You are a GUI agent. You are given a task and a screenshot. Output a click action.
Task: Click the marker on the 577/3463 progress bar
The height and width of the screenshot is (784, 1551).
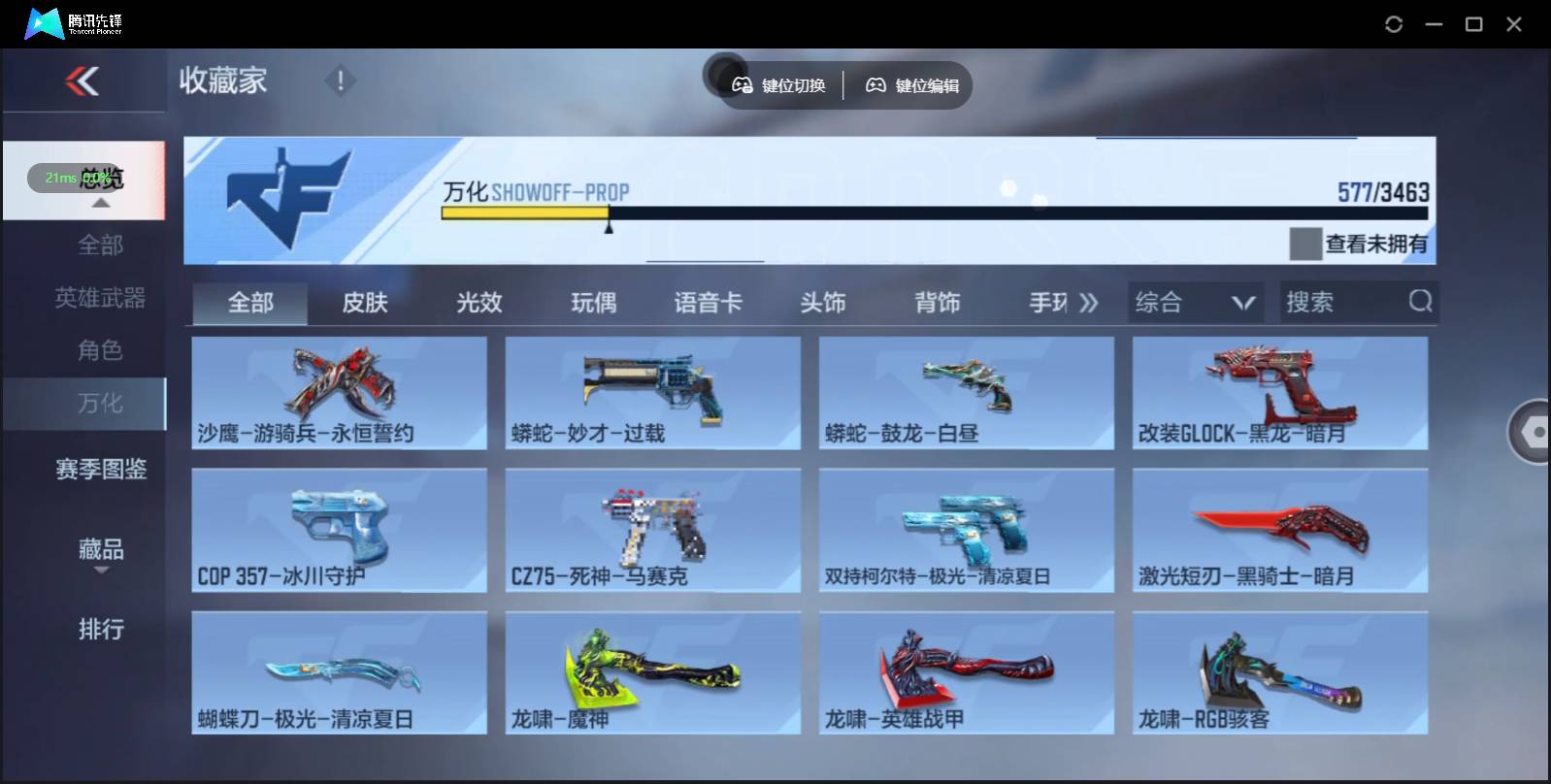point(610,225)
